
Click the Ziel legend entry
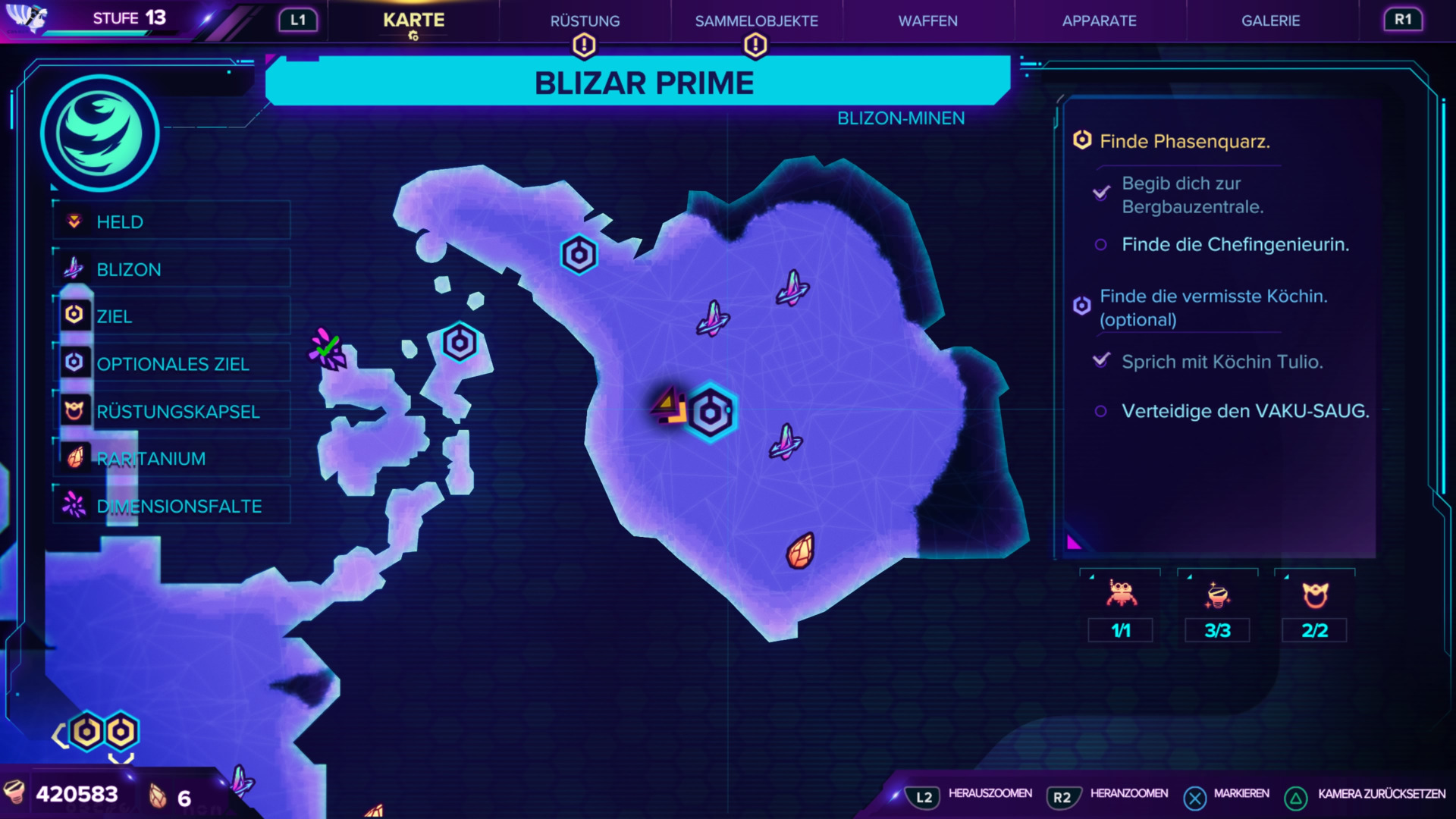tap(172, 316)
